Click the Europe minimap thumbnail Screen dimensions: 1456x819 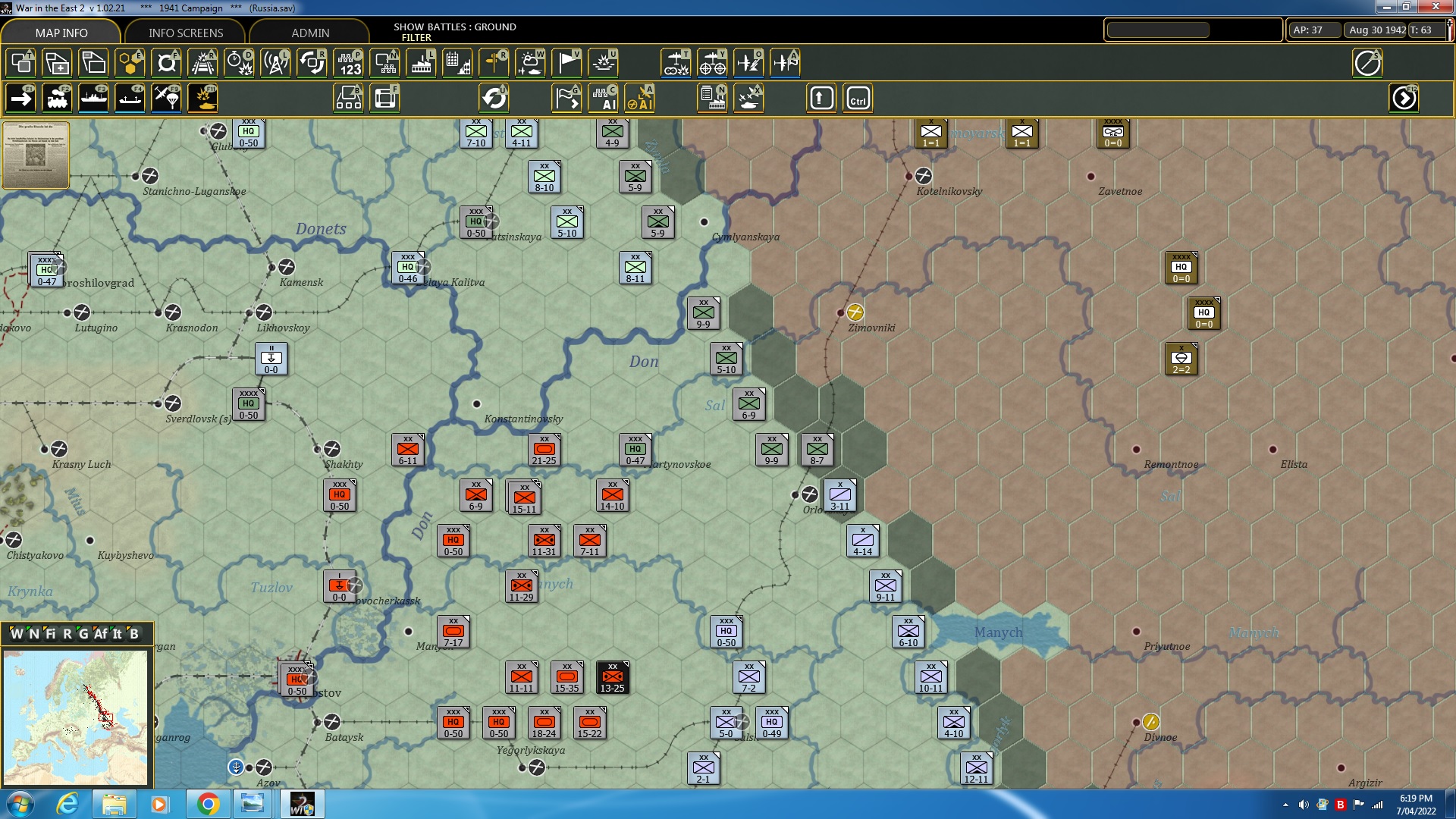(x=76, y=717)
